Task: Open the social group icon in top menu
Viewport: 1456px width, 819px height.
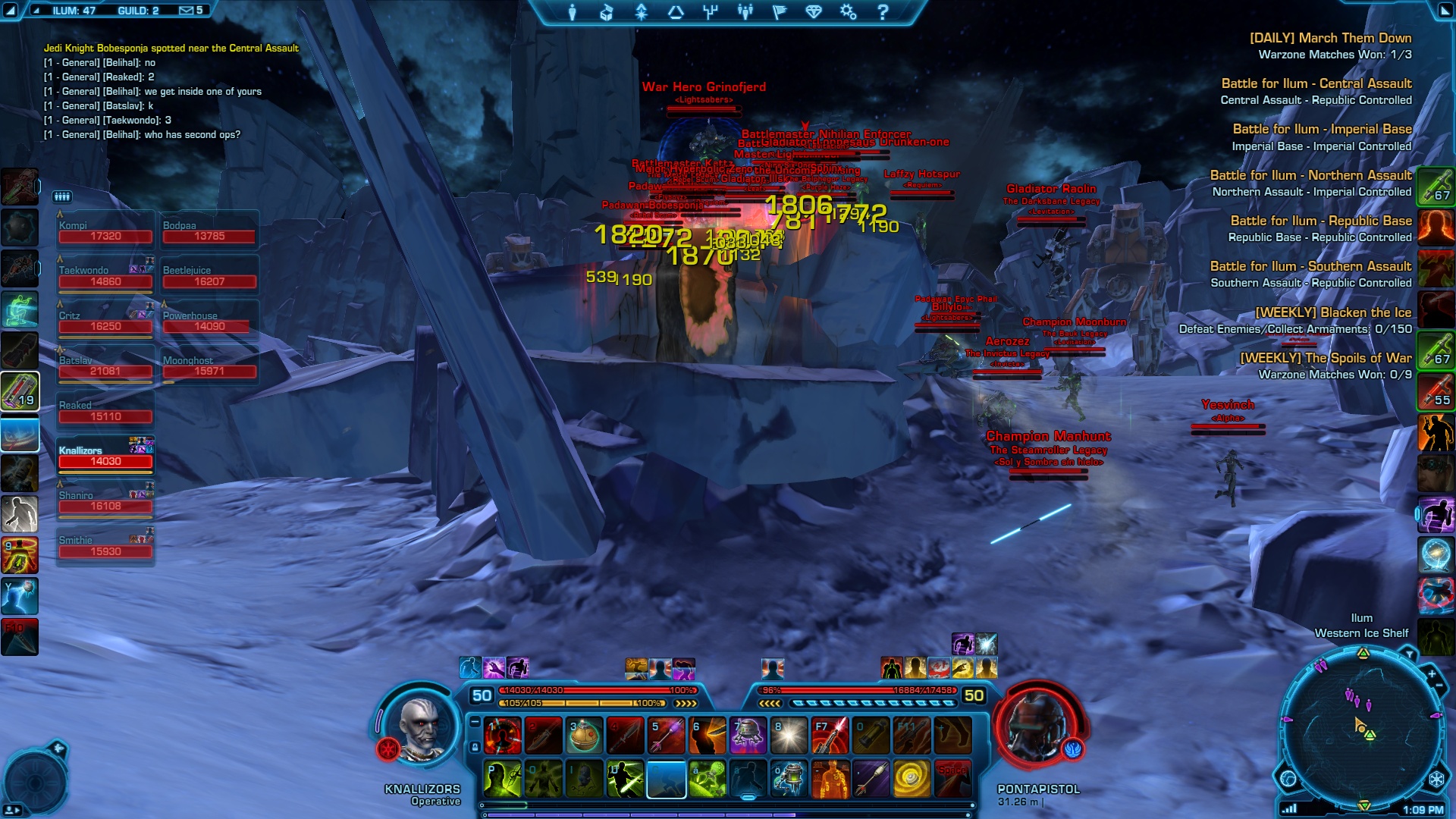Action: [x=745, y=12]
